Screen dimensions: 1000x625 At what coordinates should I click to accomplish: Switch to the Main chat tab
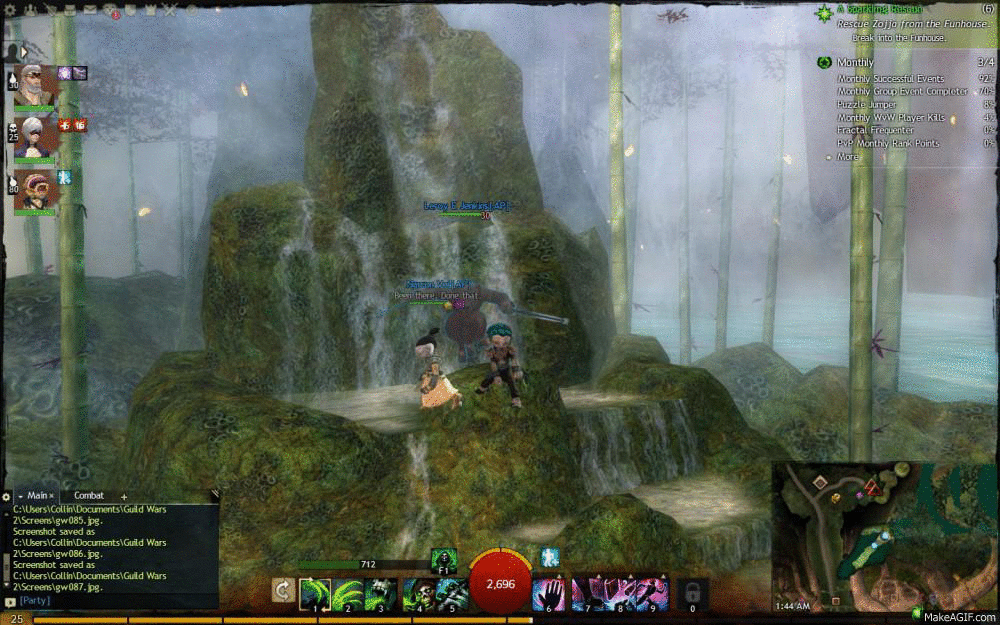[37, 495]
